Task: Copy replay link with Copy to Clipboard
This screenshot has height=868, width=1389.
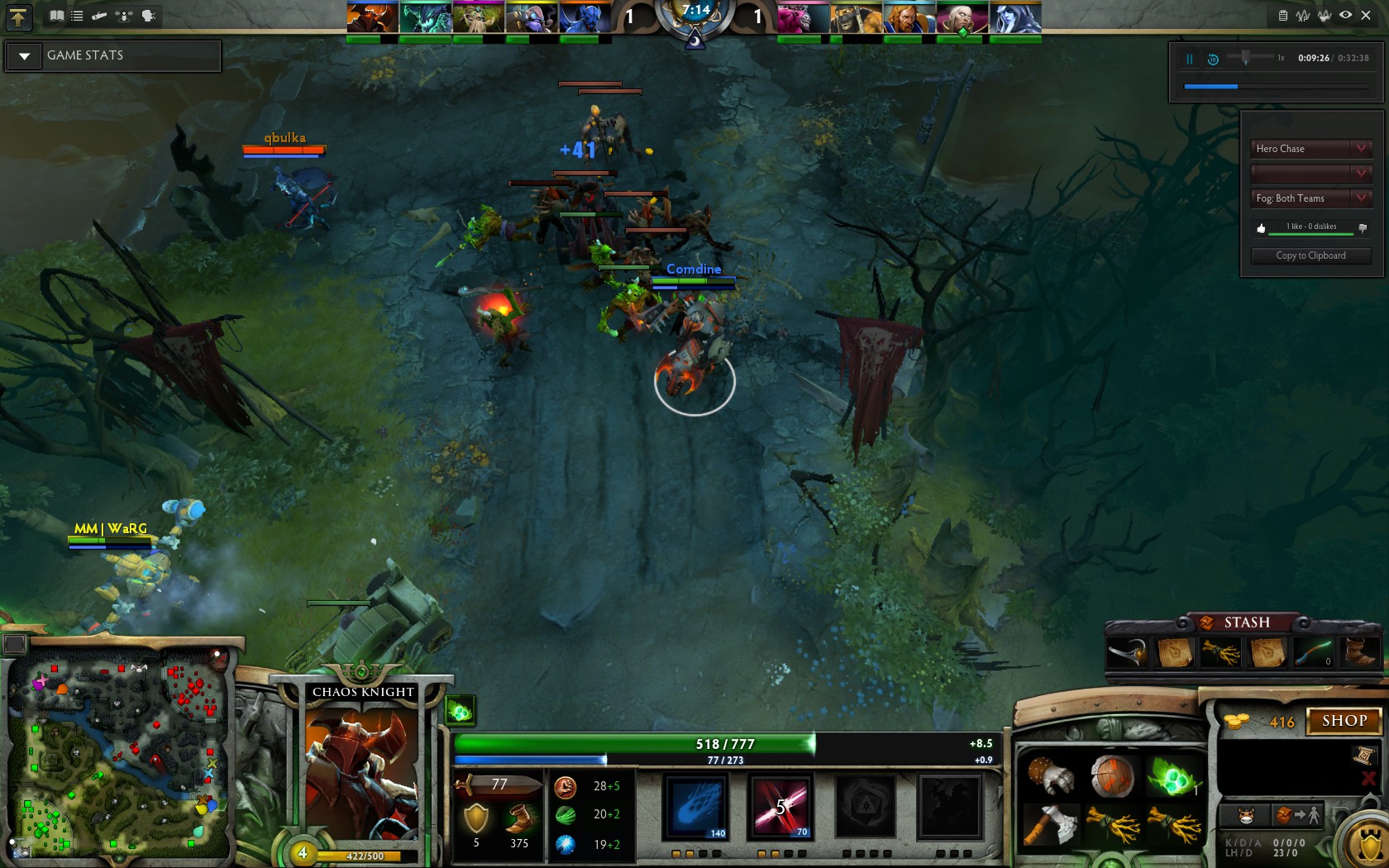Action: (1310, 255)
